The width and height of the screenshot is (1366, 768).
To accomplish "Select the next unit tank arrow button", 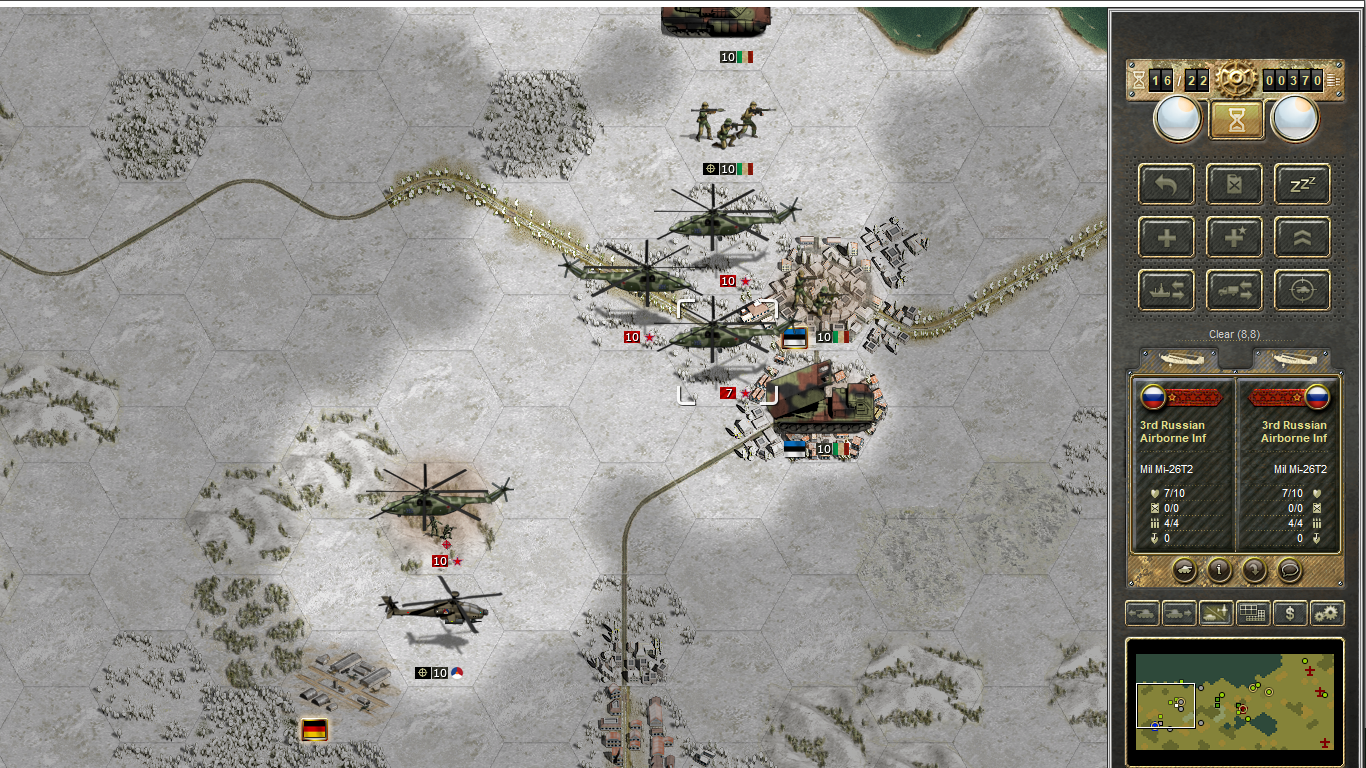I will (x=1180, y=613).
